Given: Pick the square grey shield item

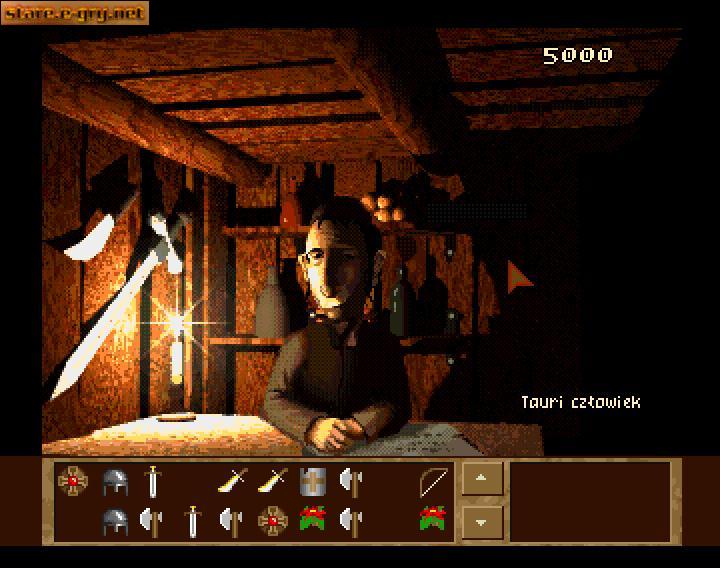Looking at the screenshot, I should 311,482.
